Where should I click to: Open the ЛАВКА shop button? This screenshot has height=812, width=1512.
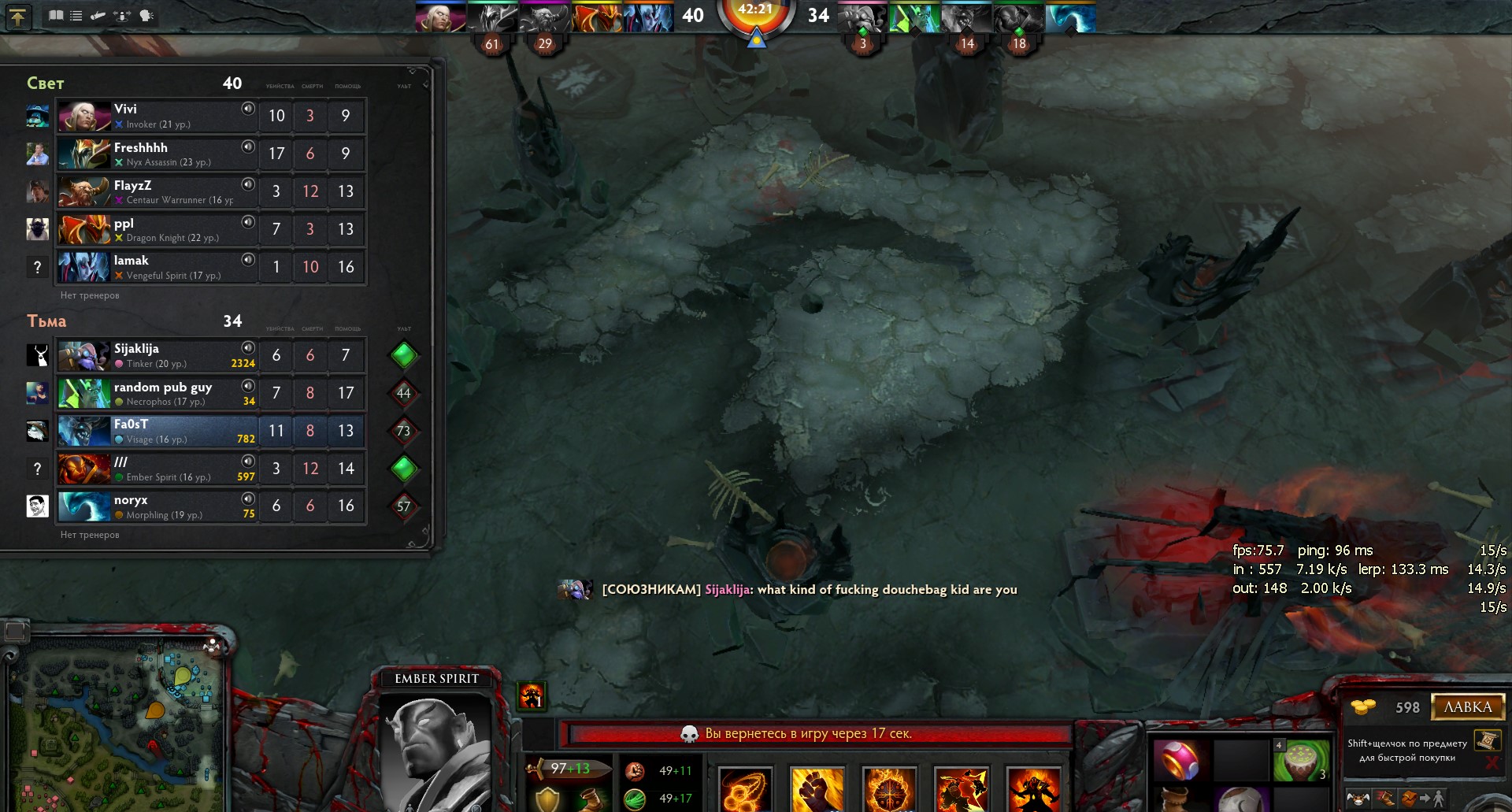(x=1467, y=707)
